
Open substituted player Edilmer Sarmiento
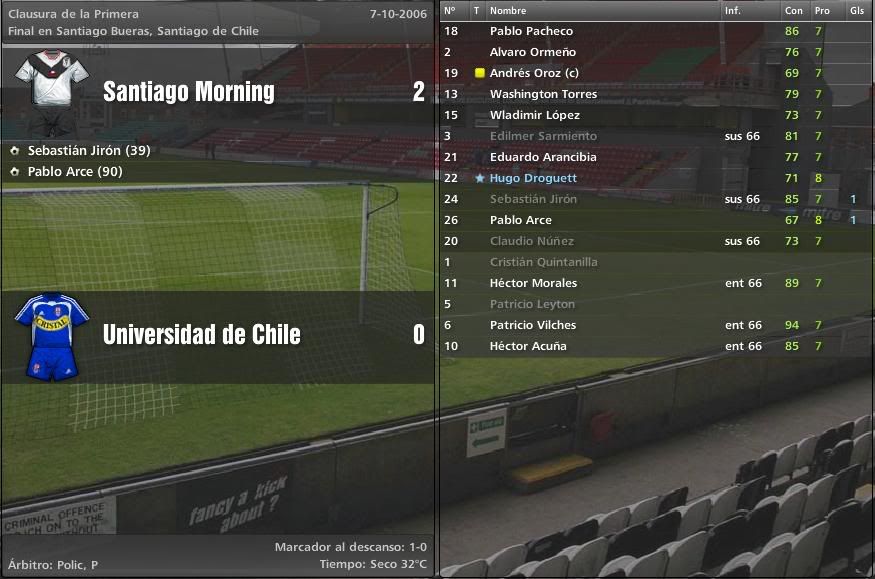[x=543, y=136]
